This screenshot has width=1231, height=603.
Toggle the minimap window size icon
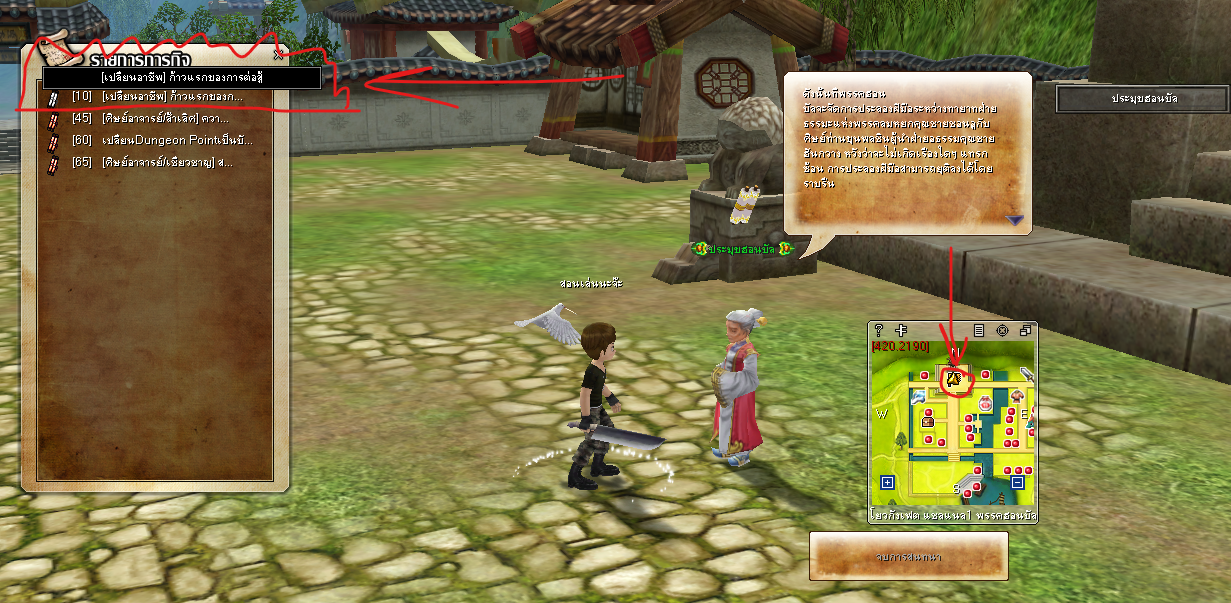click(1025, 330)
